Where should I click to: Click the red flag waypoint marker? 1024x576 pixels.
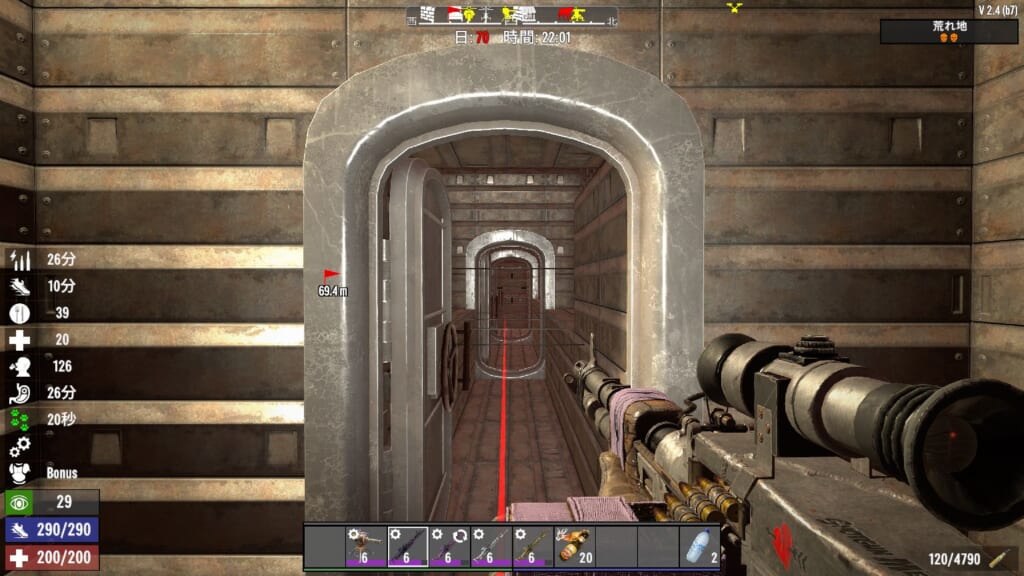pyautogui.click(x=331, y=274)
